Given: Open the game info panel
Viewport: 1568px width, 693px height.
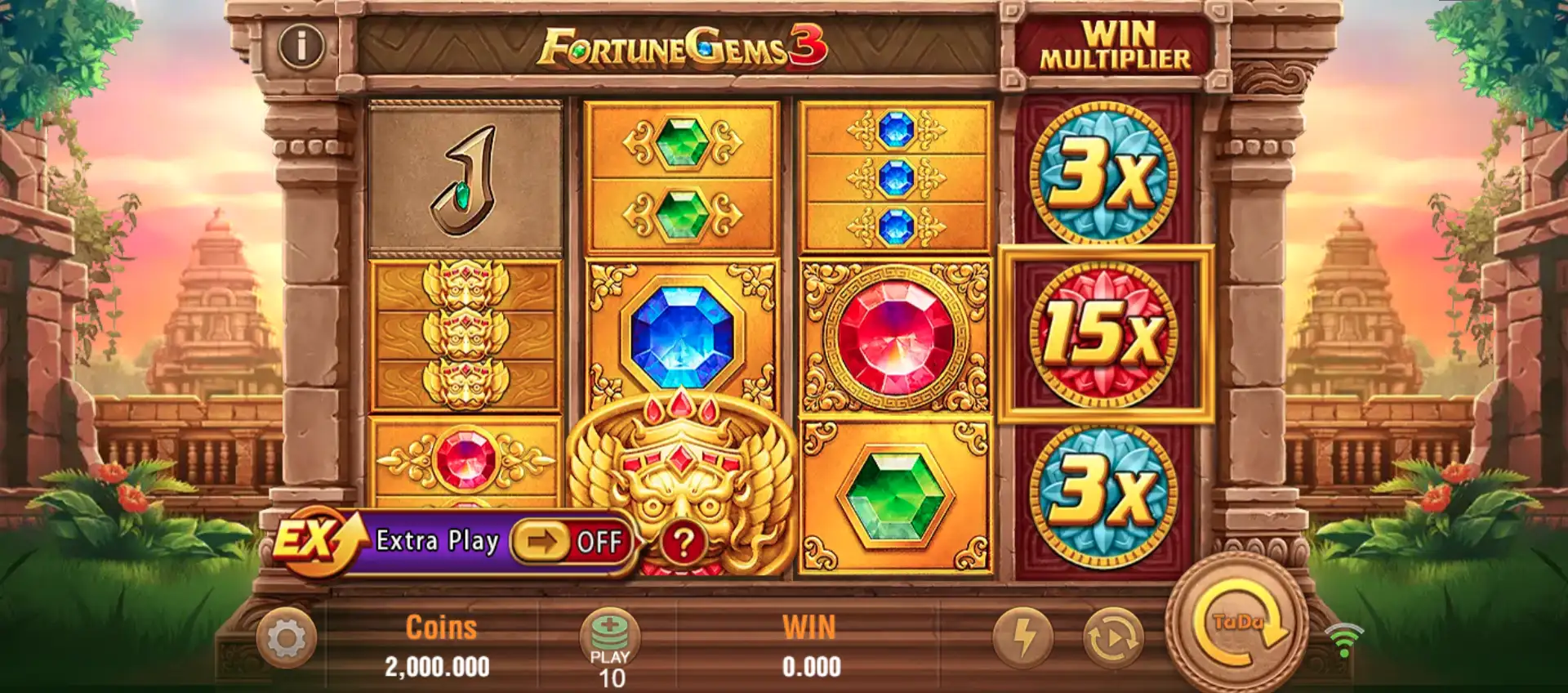Looking at the screenshot, I should [301, 46].
